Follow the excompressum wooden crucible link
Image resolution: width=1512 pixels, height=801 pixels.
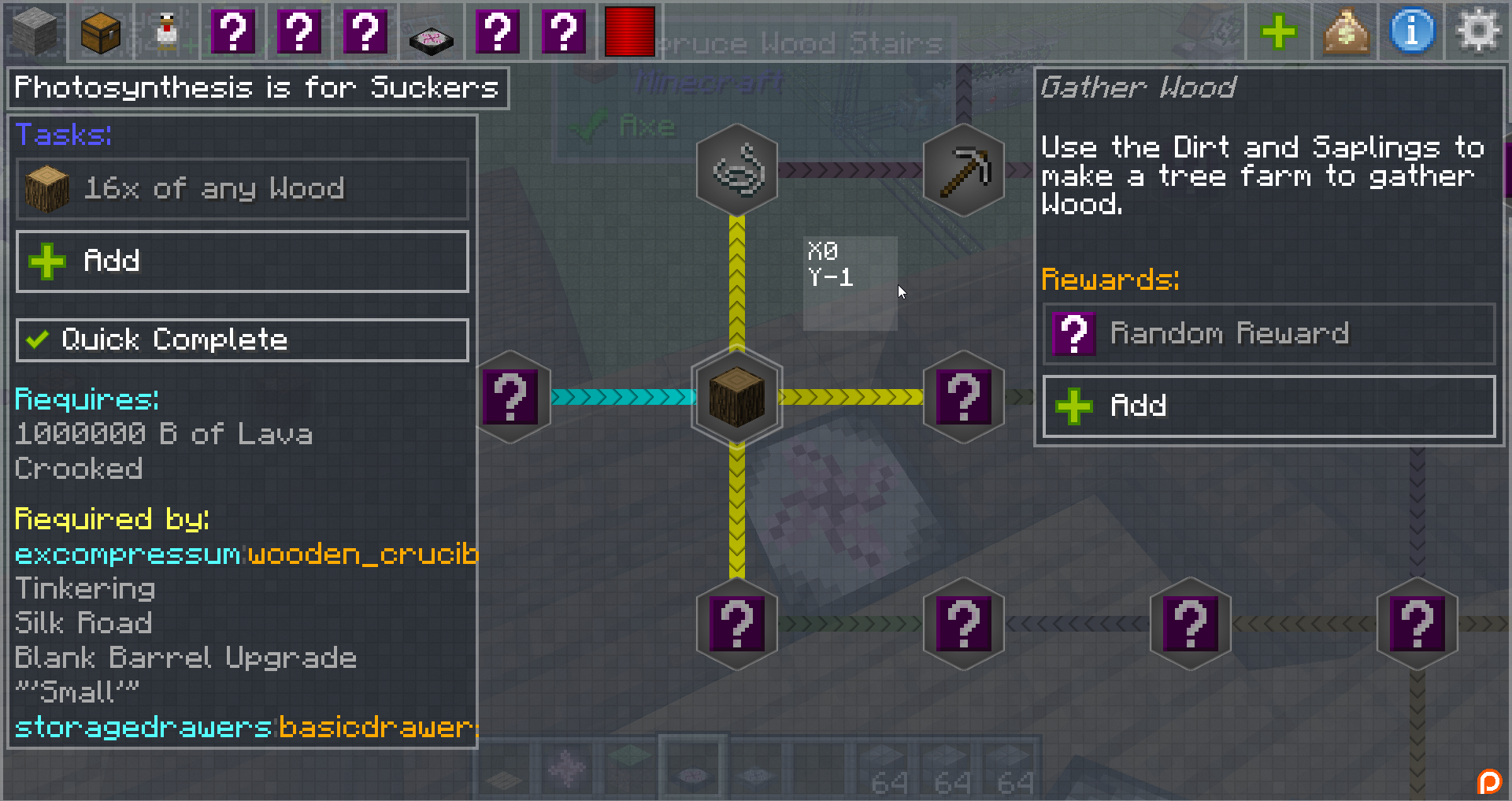coord(246,554)
